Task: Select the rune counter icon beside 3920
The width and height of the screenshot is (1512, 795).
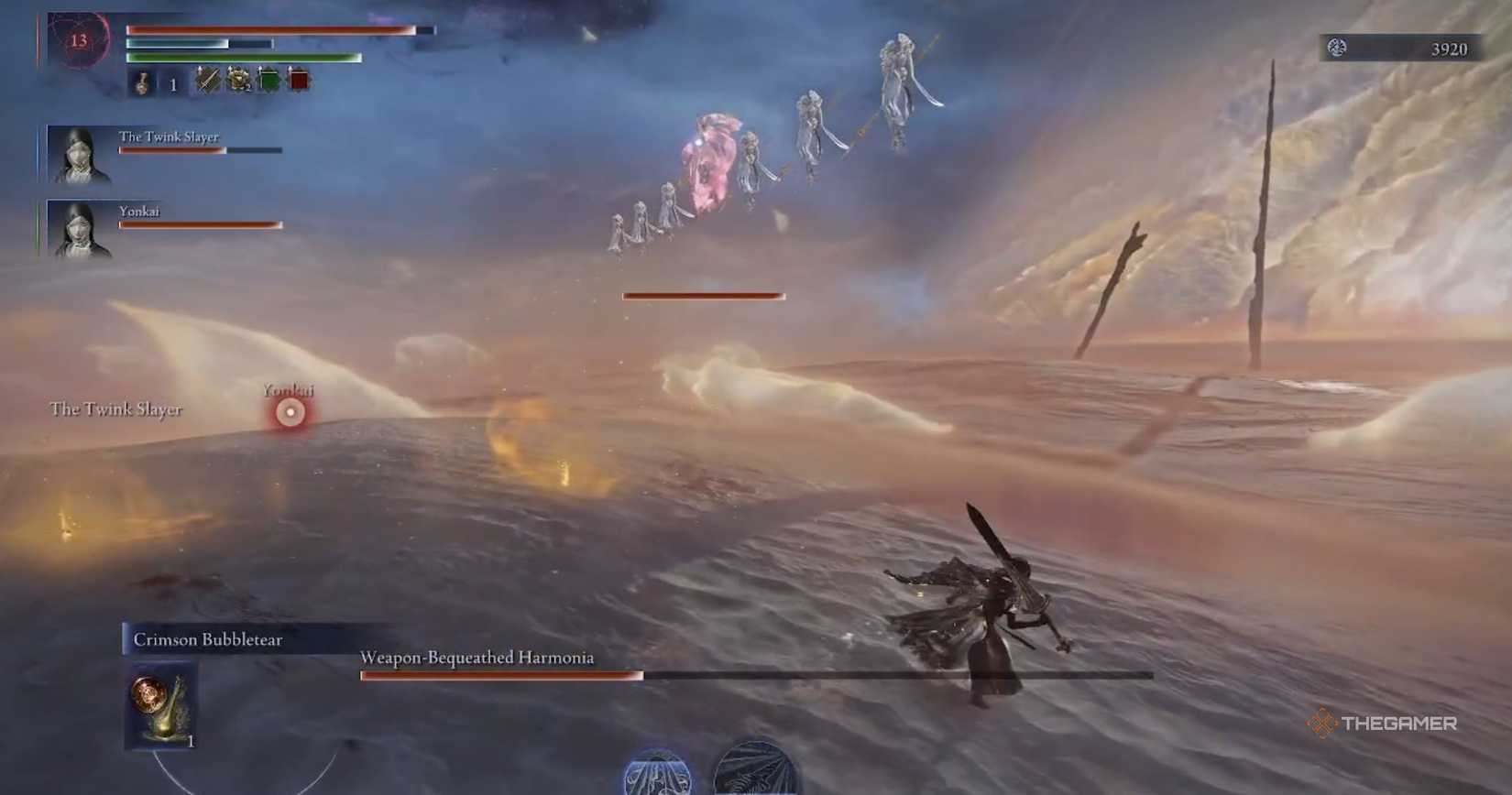Action: pyautogui.click(x=1337, y=49)
